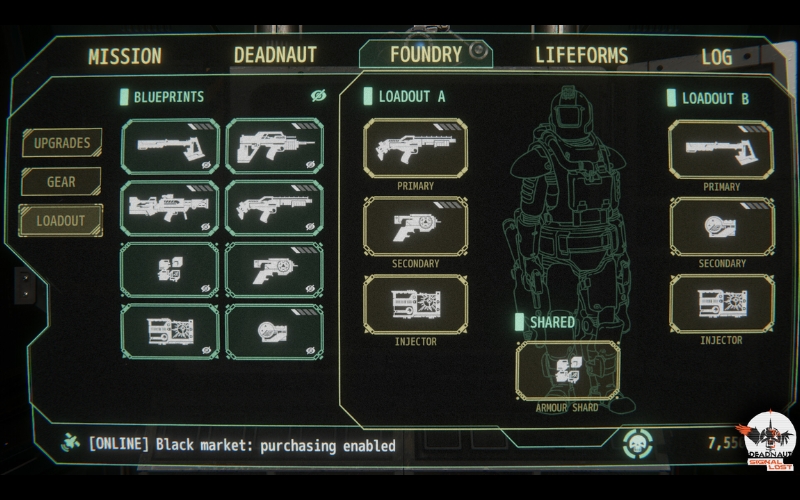Select the Foundry tab
Viewport: 800px width, 500px height.
pyautogui.click(x=426, y=54)
